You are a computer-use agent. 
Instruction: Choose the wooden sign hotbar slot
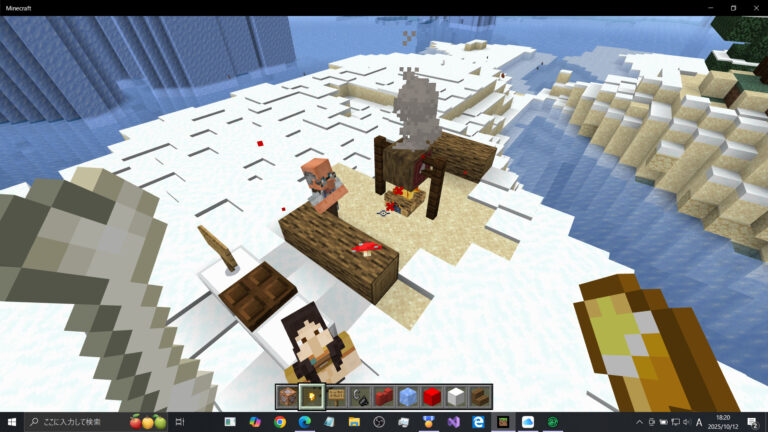click(x=336, y=397)
